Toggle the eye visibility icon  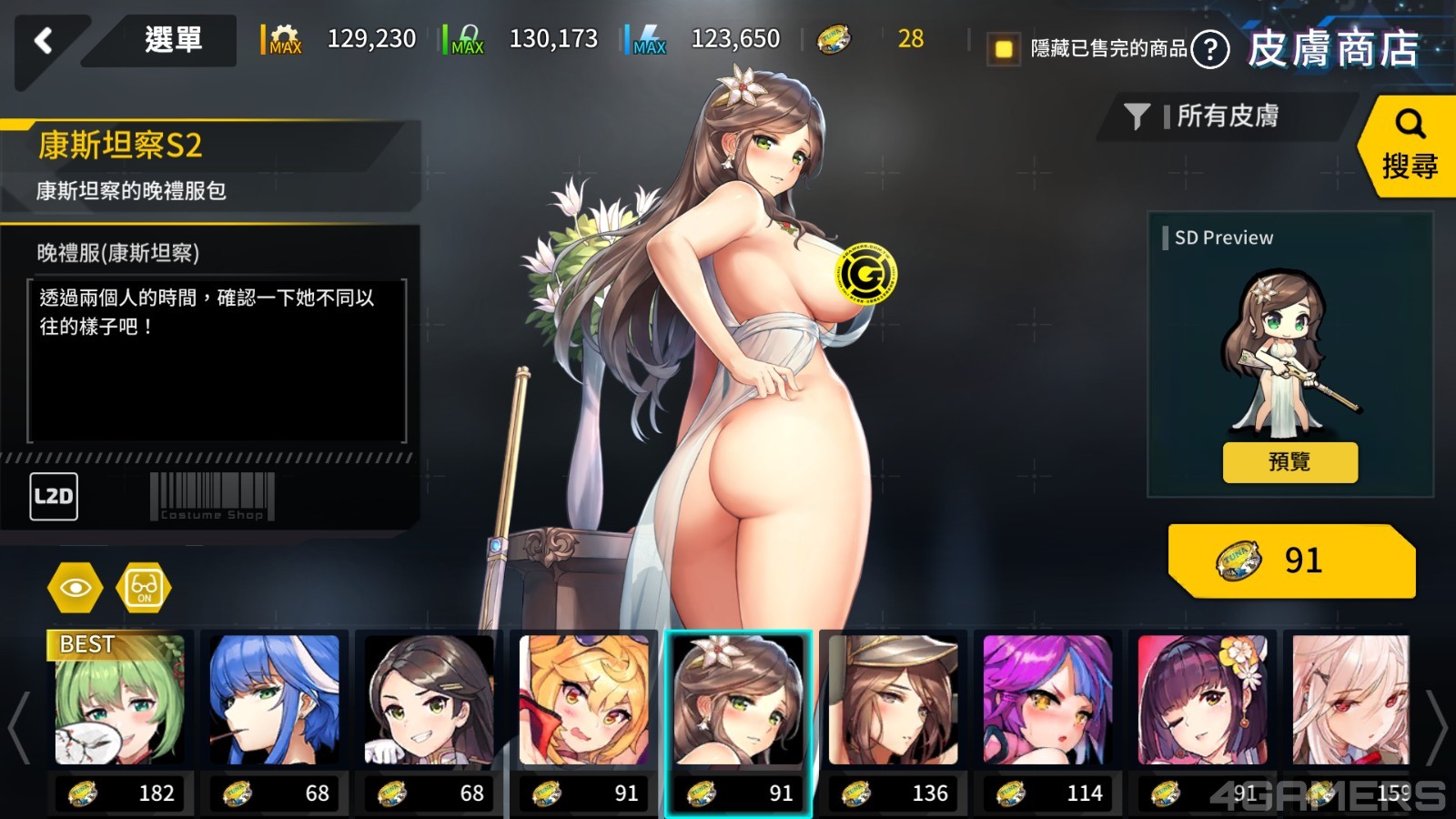click(76, 588)
